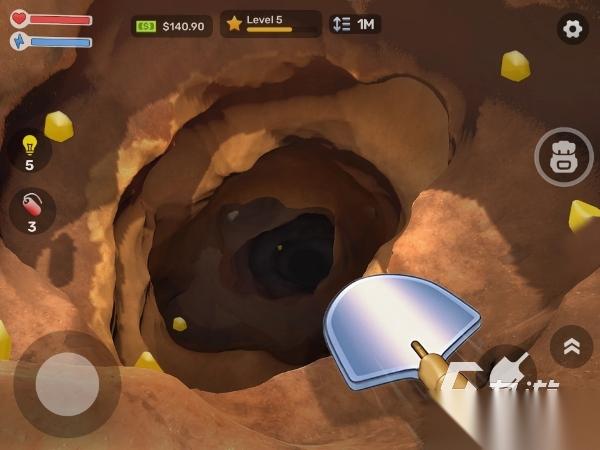Viewport: 600px width, 450px height.
Task: Open the Level 5 progress panel
Action: point(270,23)
